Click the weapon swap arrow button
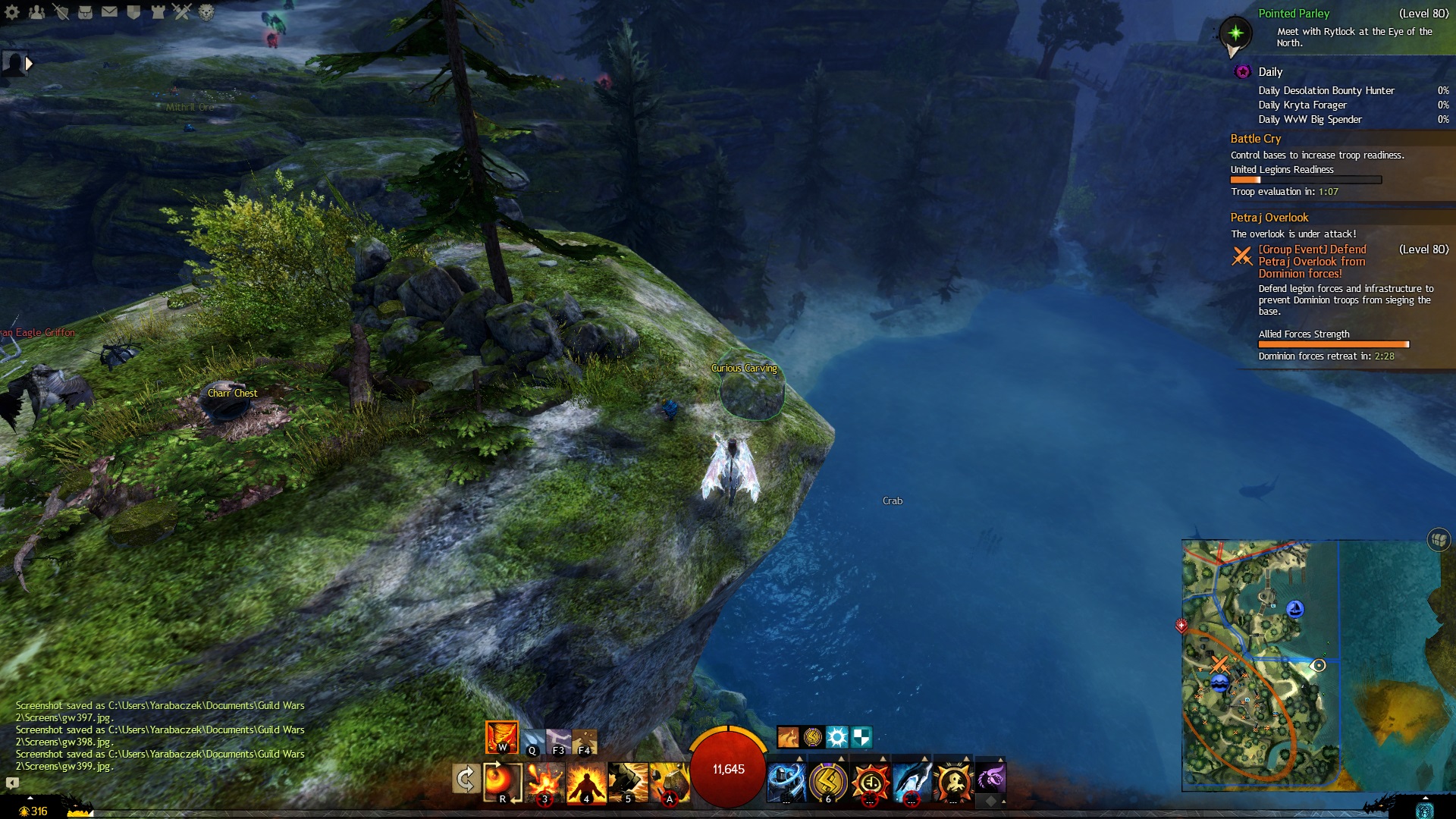The width and height of the screenshot is (1456, 819). [464, 779]
